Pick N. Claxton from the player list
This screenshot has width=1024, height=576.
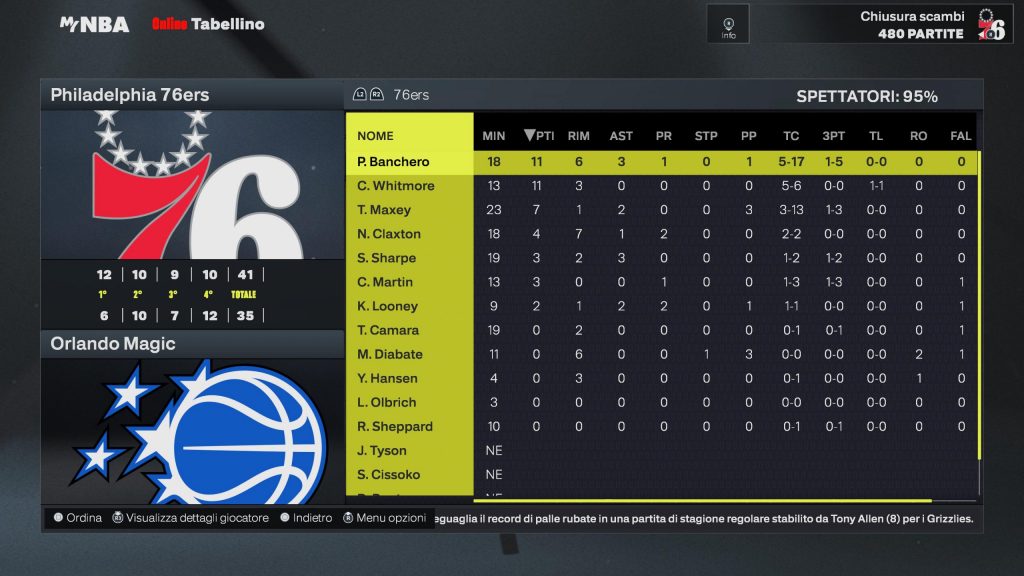click(x=389, y=234)
